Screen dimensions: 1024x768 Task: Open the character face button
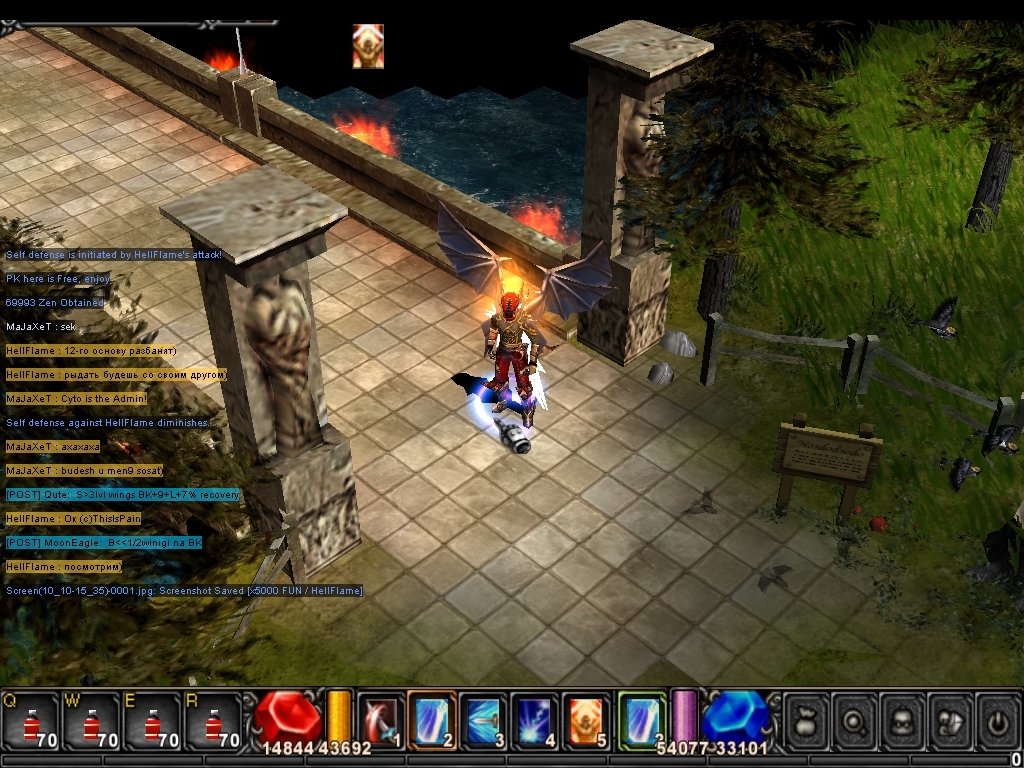(x=904, y=720)
